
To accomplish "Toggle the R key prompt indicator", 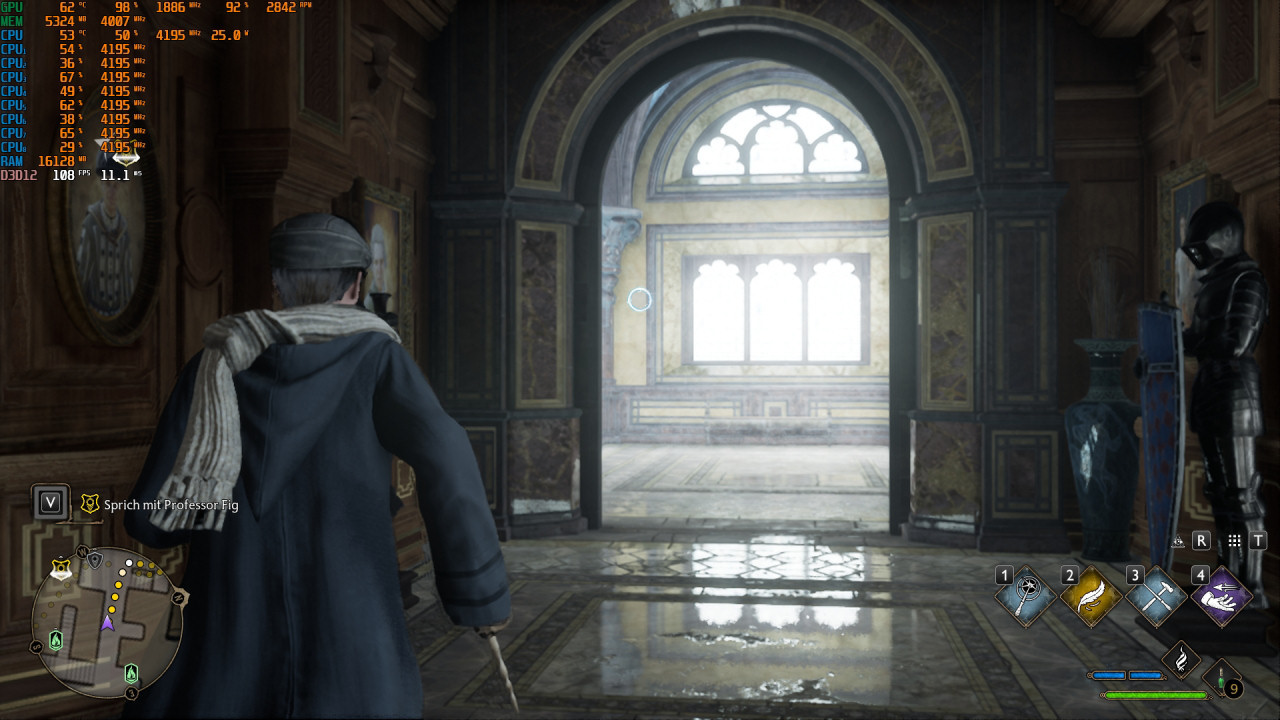I will tap(1201, 541).
